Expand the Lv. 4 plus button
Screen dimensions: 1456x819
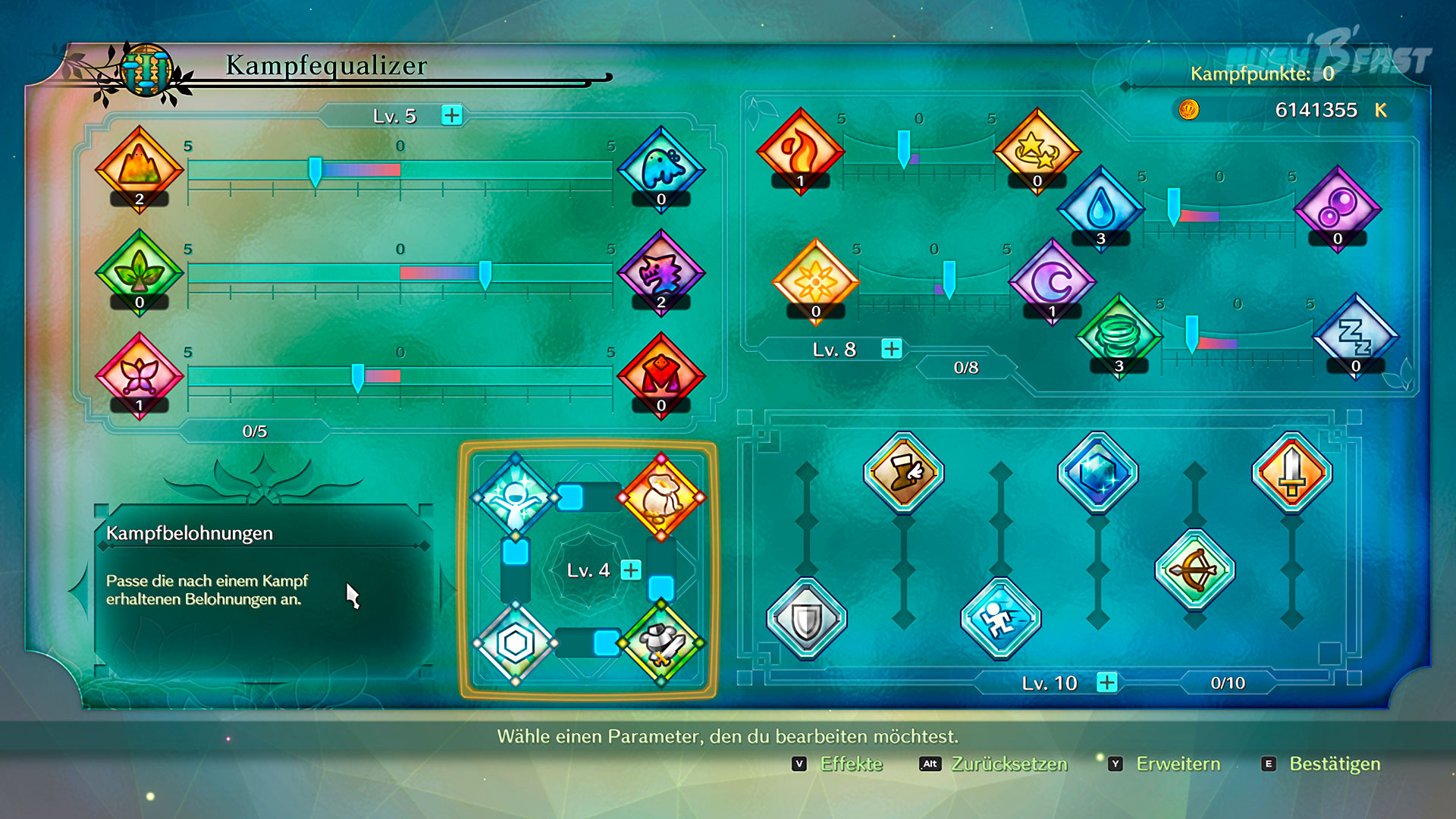click(x=631, y=570)
